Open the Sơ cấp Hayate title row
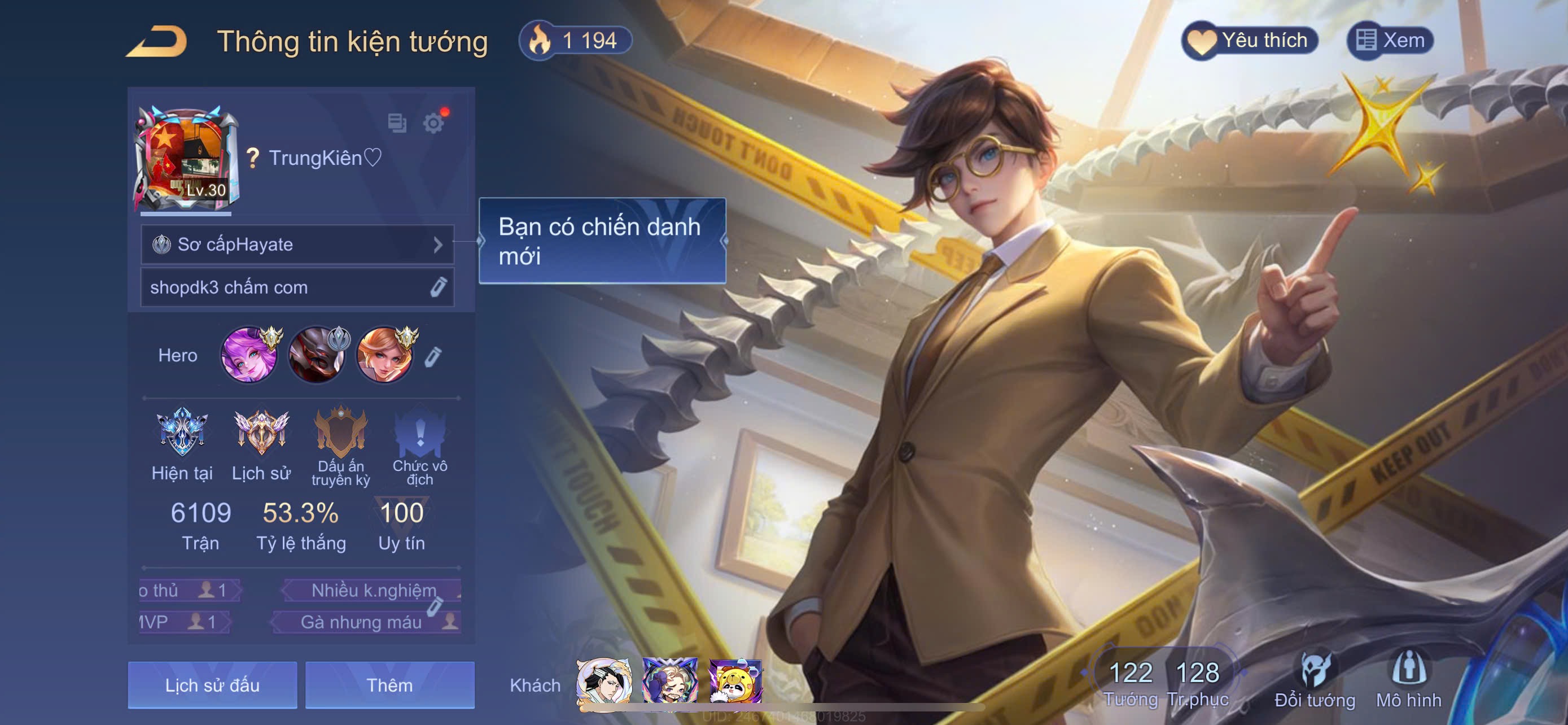Screen dimensions: 1568x725 coord(297,244)
